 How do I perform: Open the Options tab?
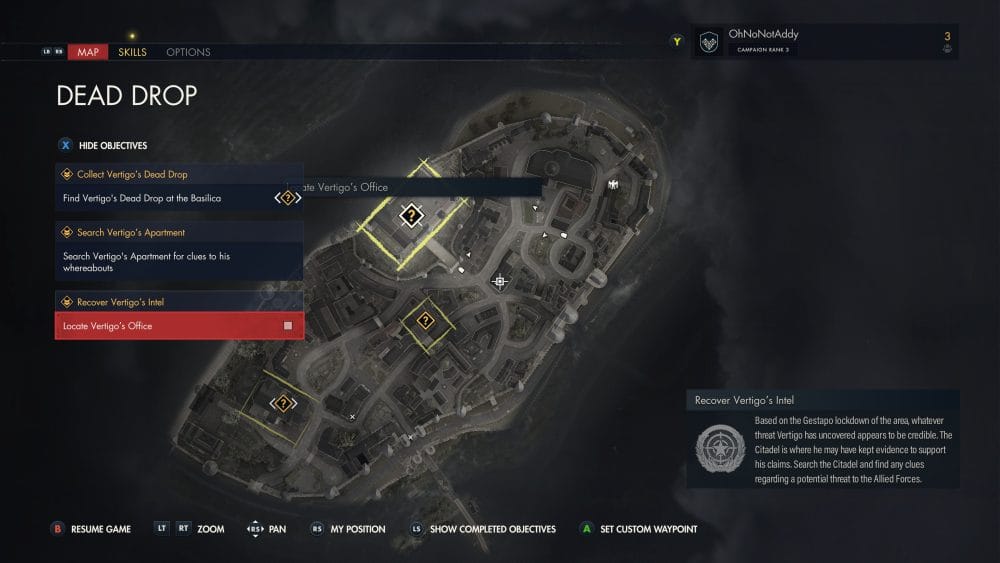tap(188, 52)
